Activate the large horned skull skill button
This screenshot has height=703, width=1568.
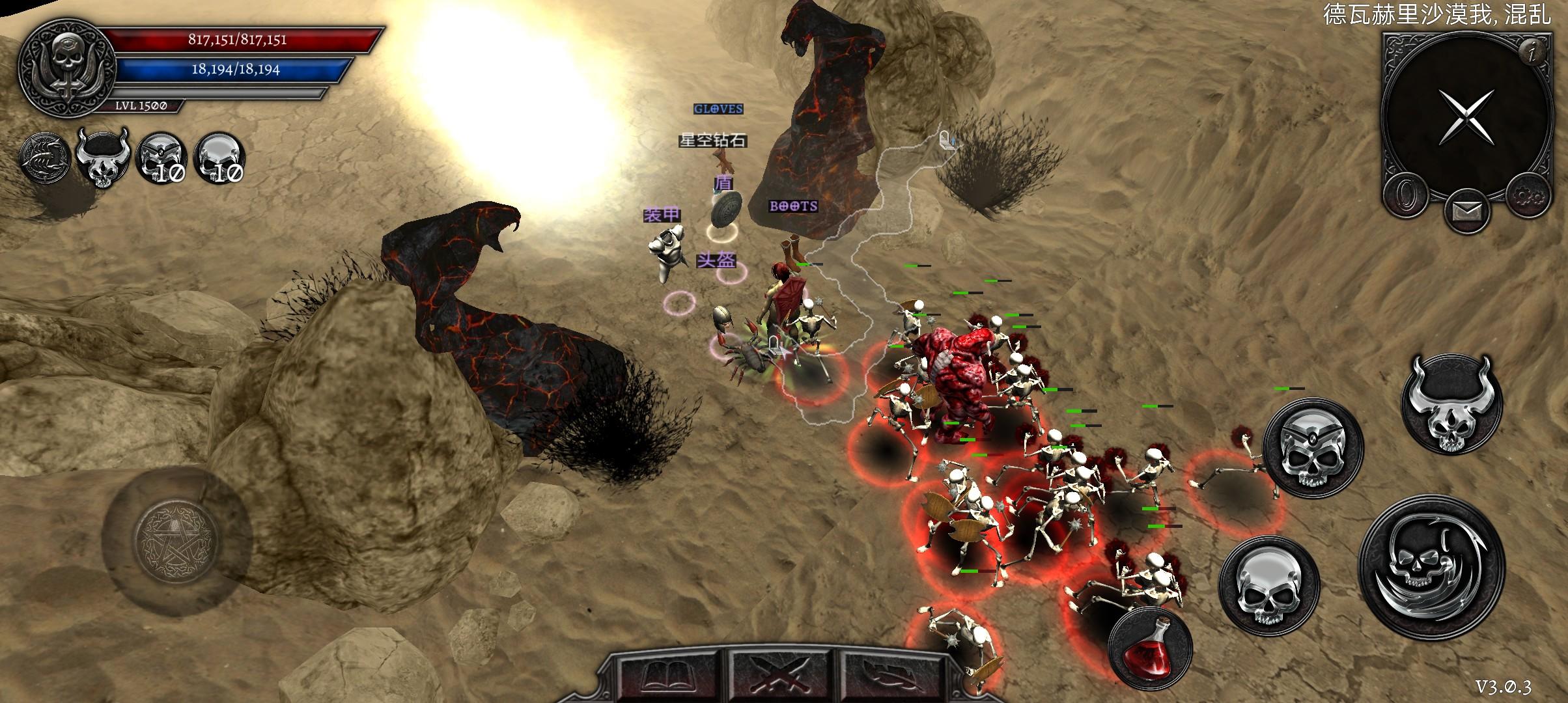click(1451, 406)
